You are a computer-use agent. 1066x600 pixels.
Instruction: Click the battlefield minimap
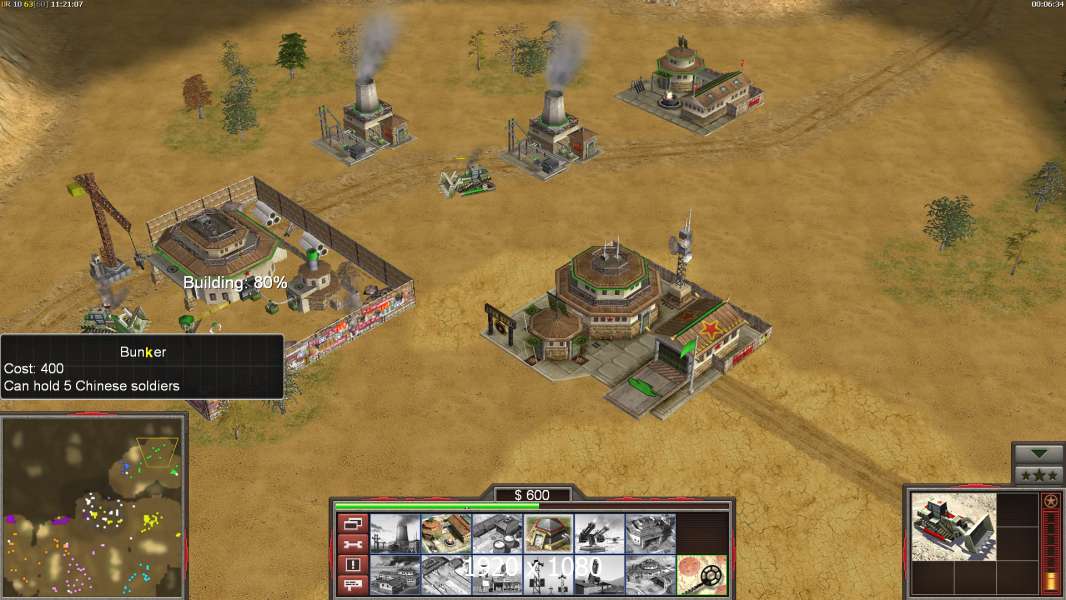point(93,506)
